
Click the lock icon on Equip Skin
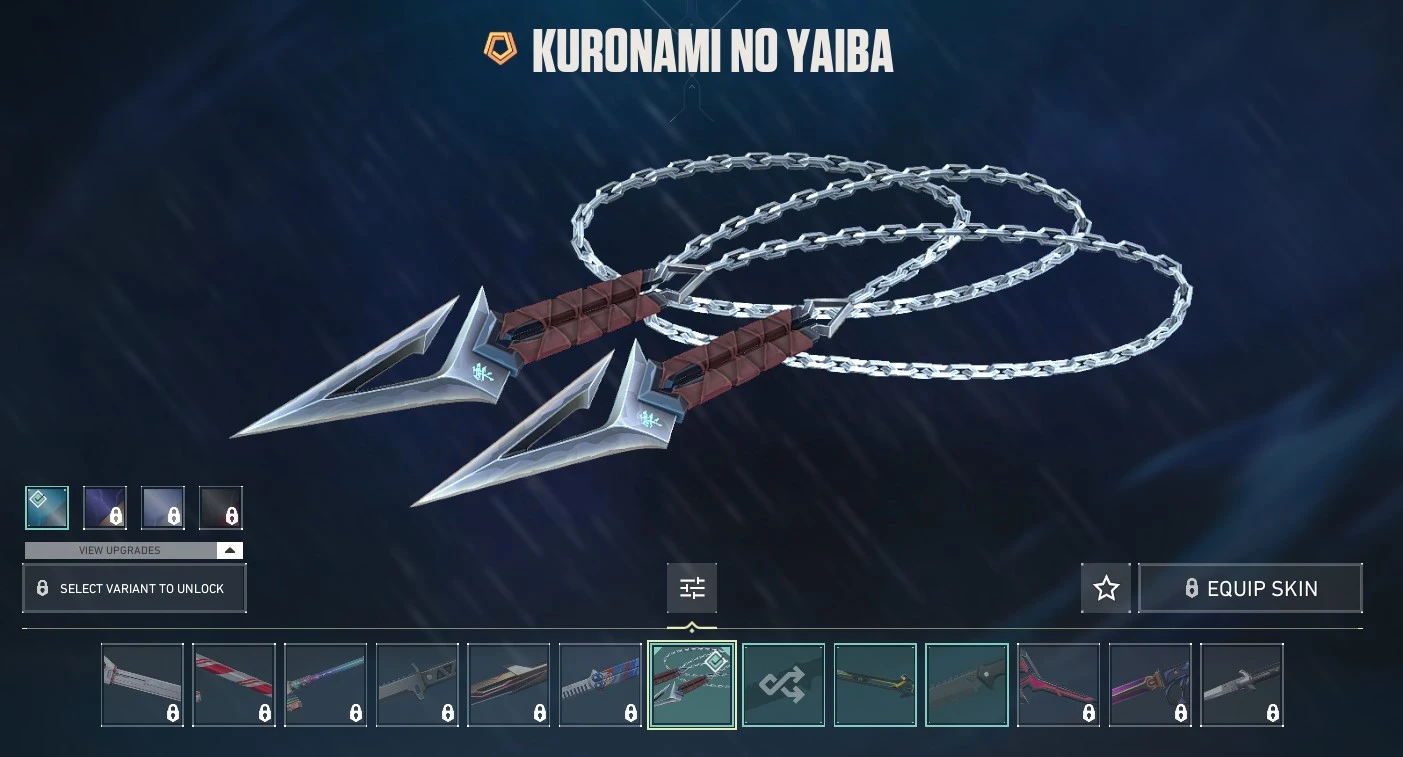click(x=1192, y=588)
